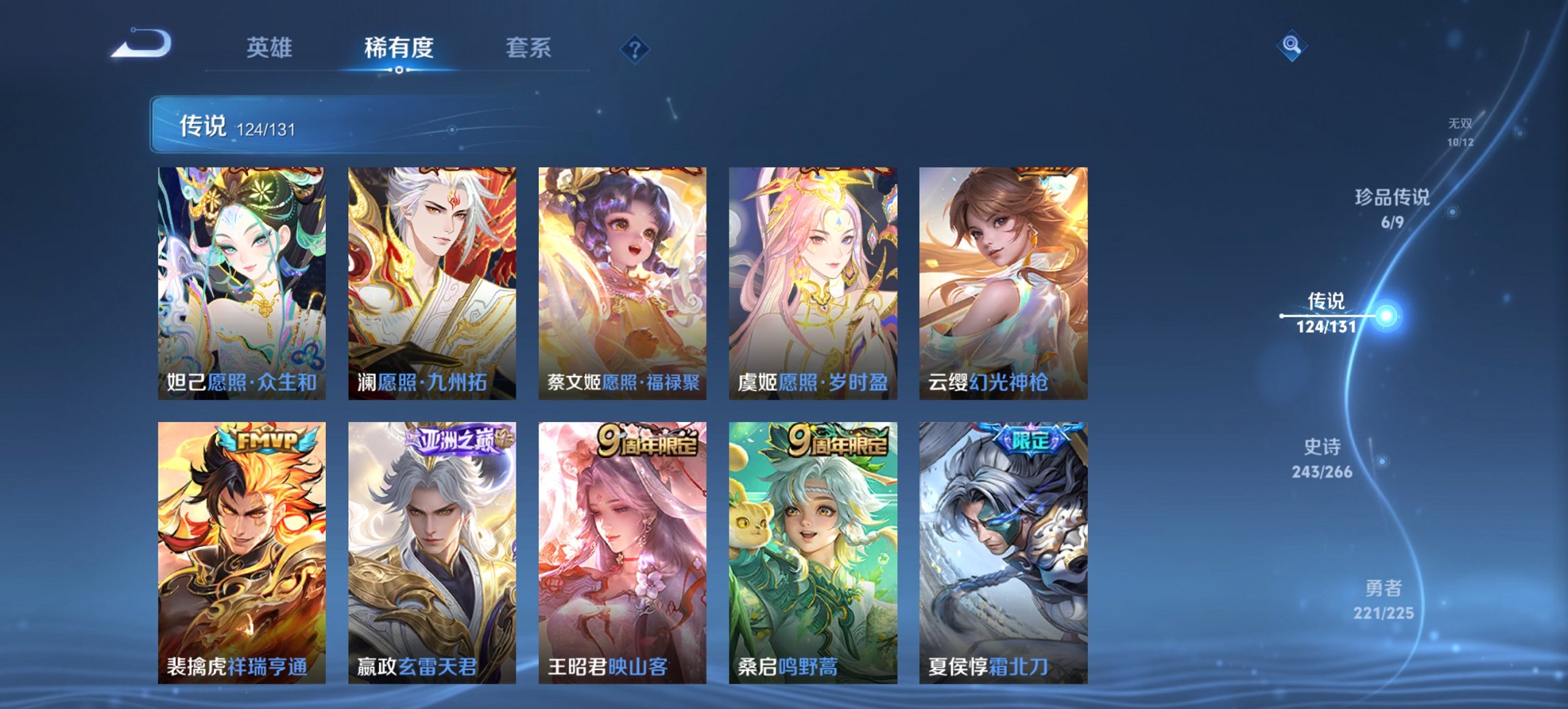The height and width of the screenshot is (709, 1568).
Task: Click the help question mark icon
Action: 635,48
